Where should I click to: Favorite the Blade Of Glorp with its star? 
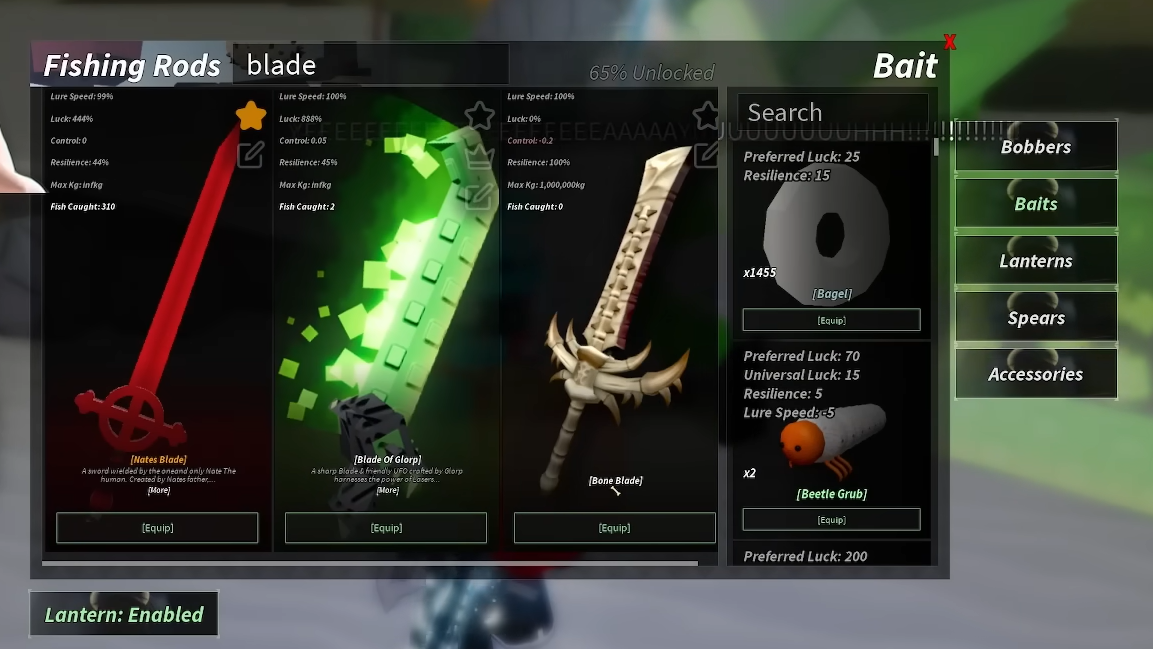tap(480, 116)
